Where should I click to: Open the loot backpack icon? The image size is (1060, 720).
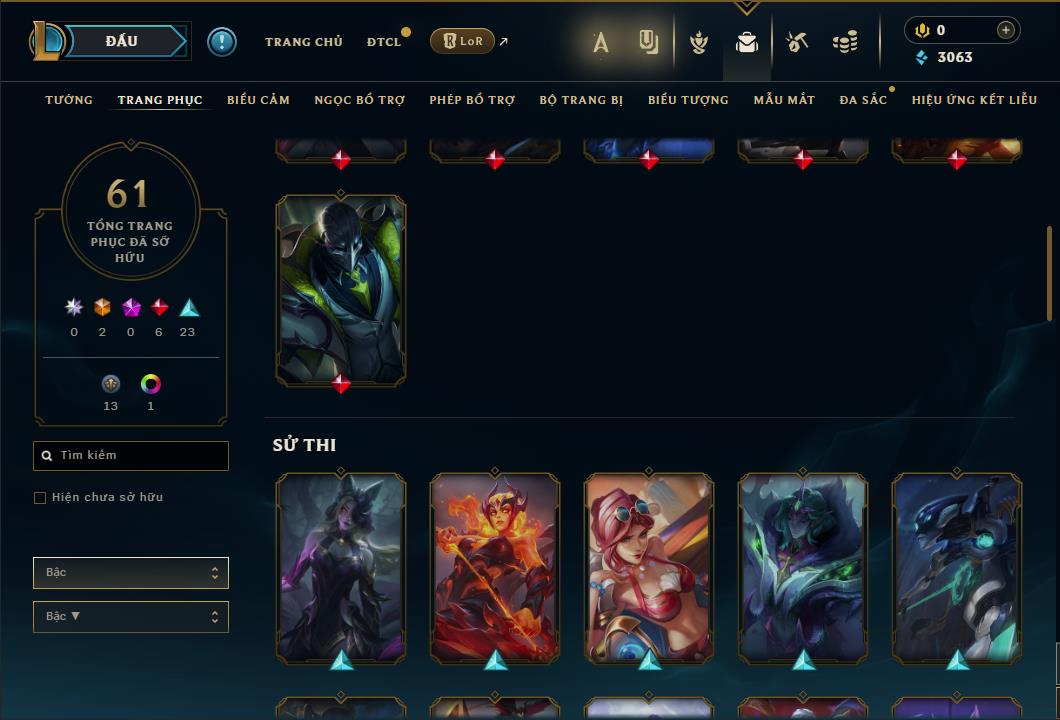746,43
